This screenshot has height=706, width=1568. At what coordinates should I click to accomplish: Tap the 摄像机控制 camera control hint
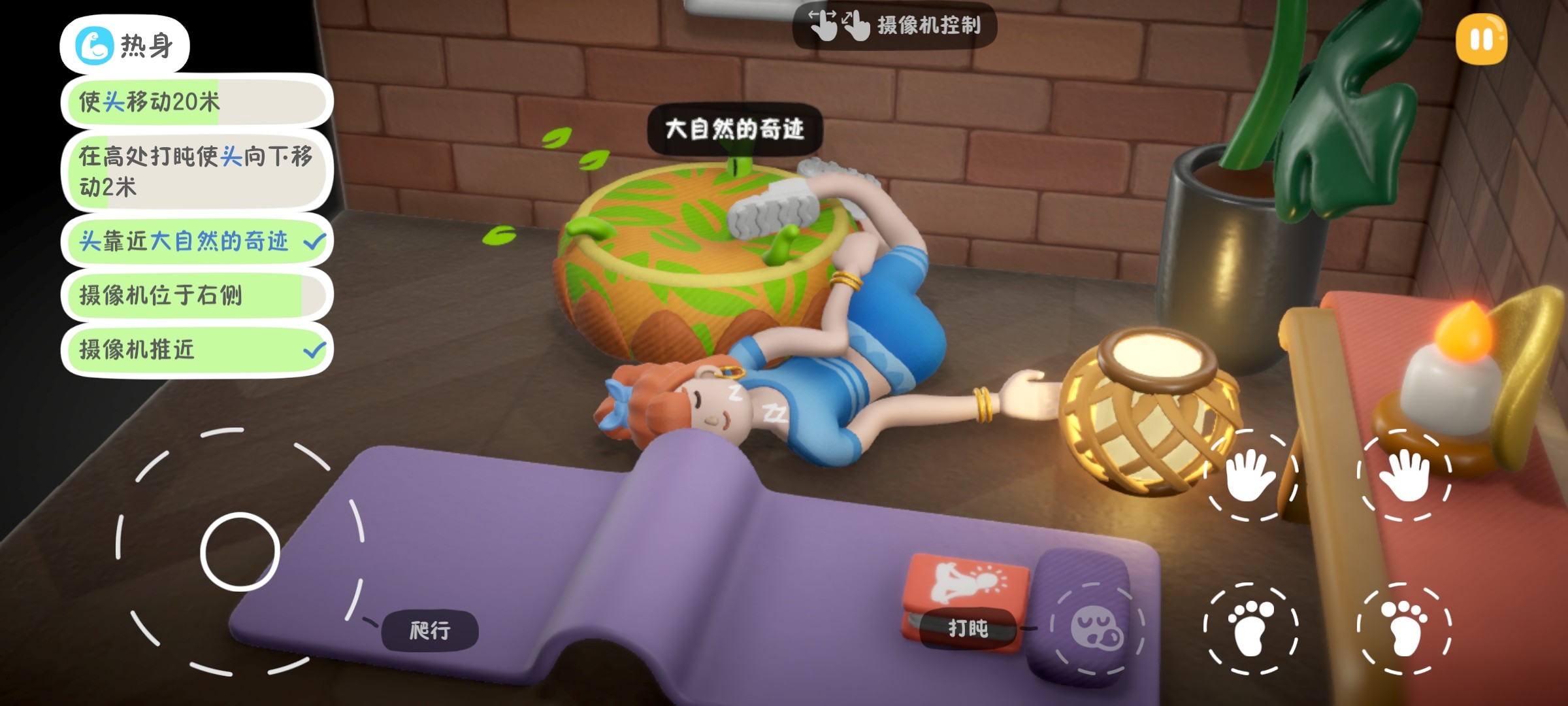[x=894, y=25]
